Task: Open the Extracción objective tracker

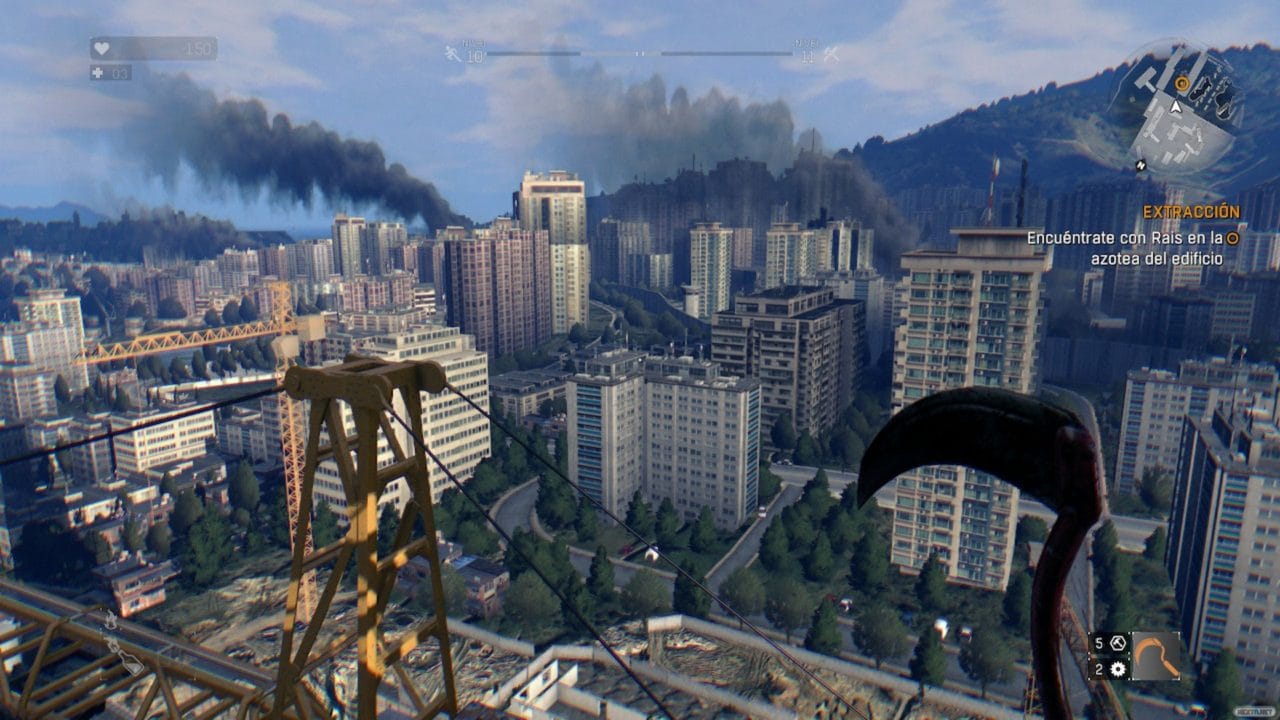Action: tap(1191, 212)
